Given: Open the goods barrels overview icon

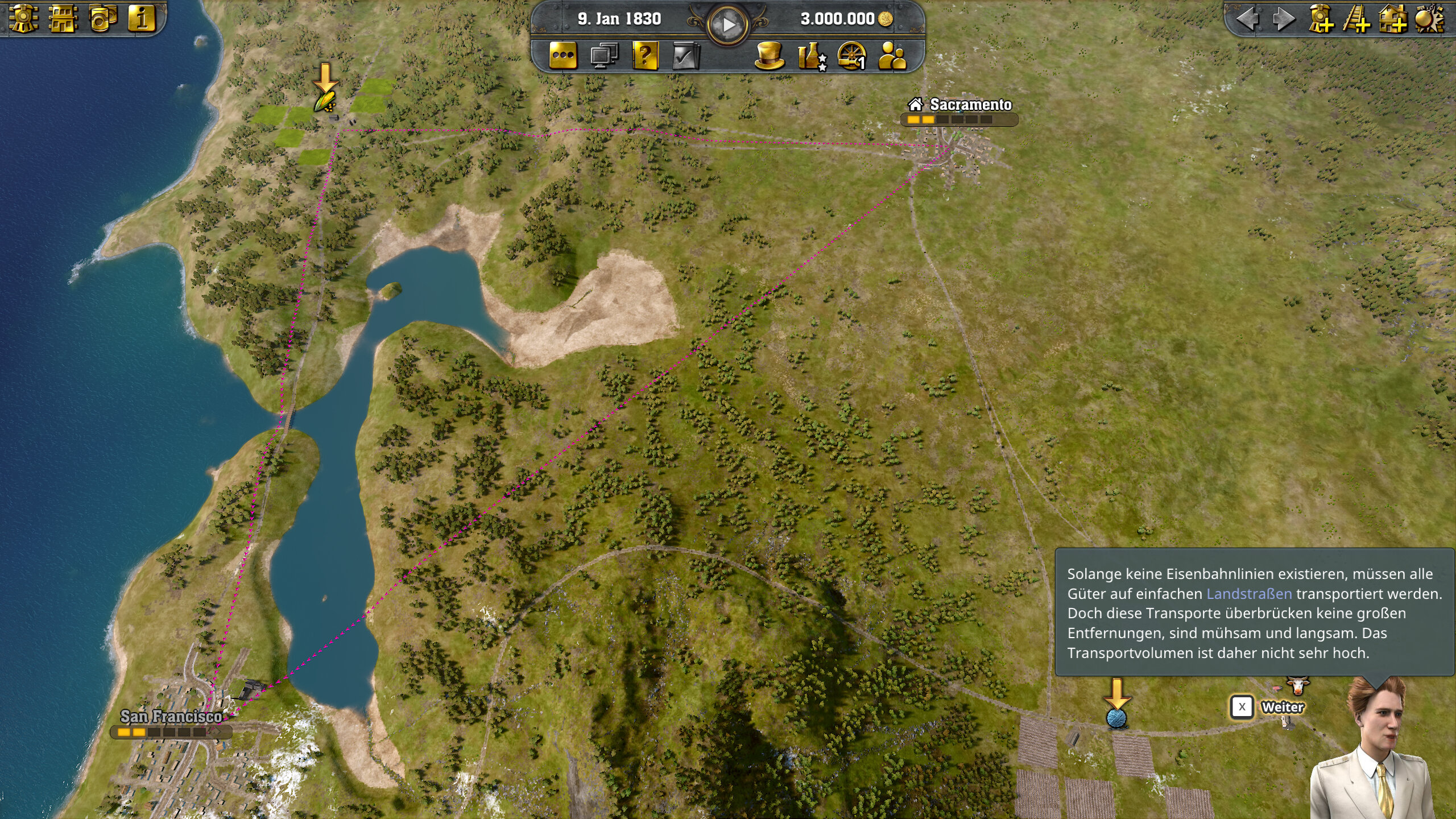Looking at the screenshot, I should [x=103, y=18].
